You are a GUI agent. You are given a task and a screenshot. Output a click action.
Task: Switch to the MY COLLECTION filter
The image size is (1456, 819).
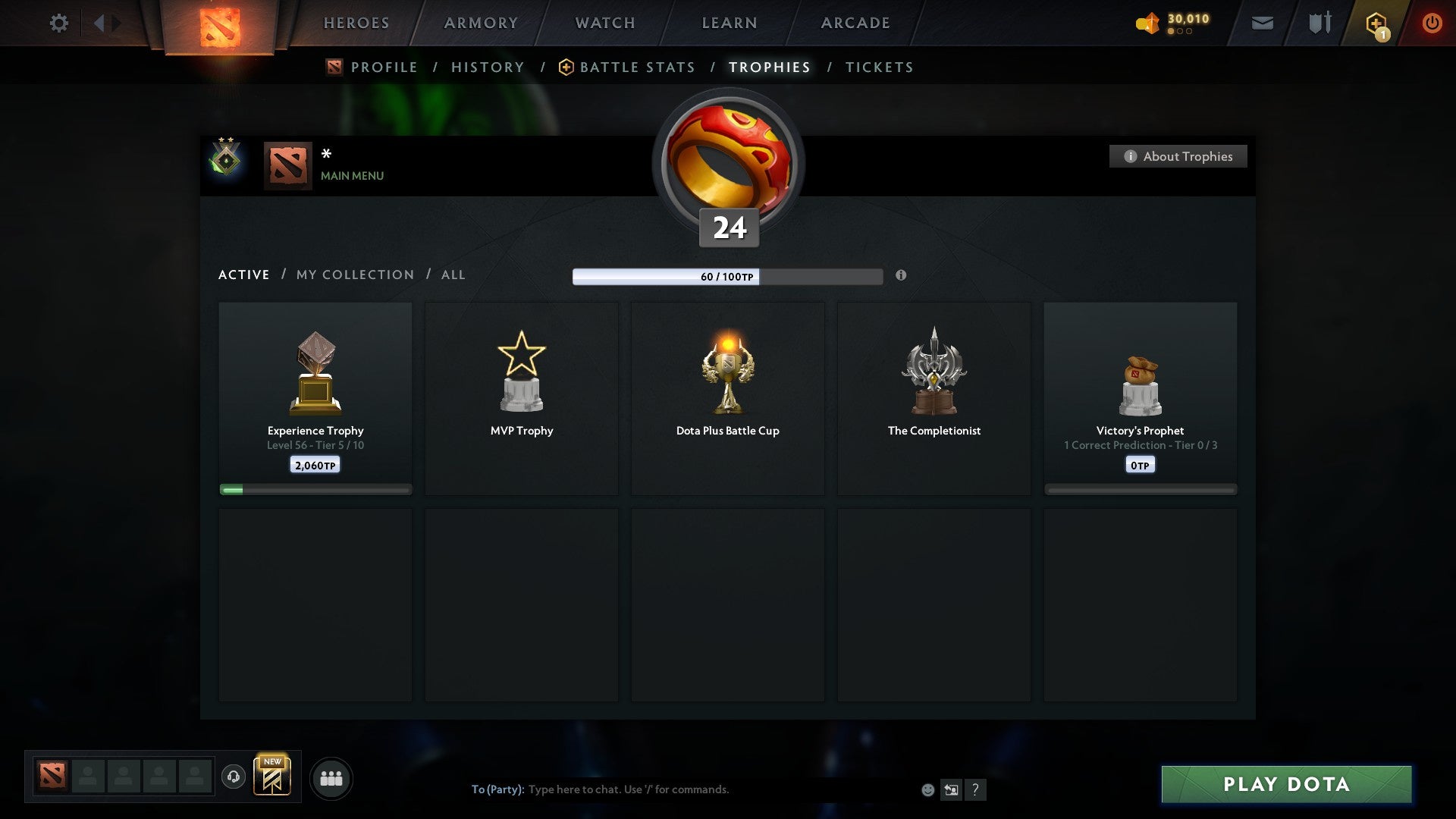pos(354,275)
